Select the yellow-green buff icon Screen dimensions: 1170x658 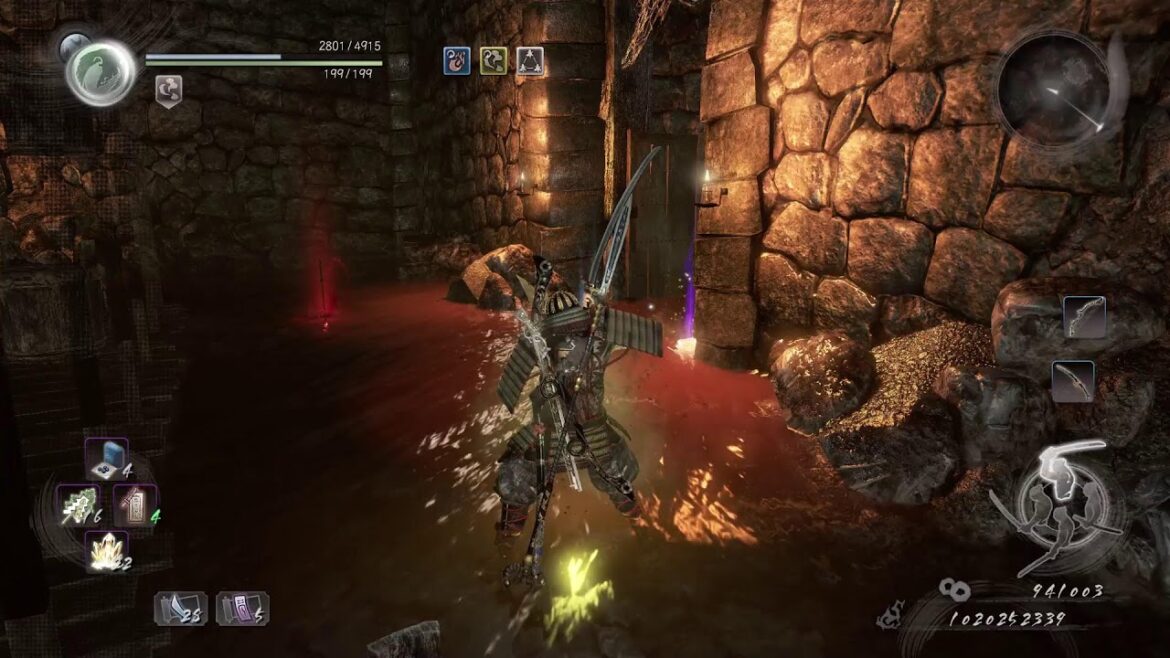[x=493, y=62]
